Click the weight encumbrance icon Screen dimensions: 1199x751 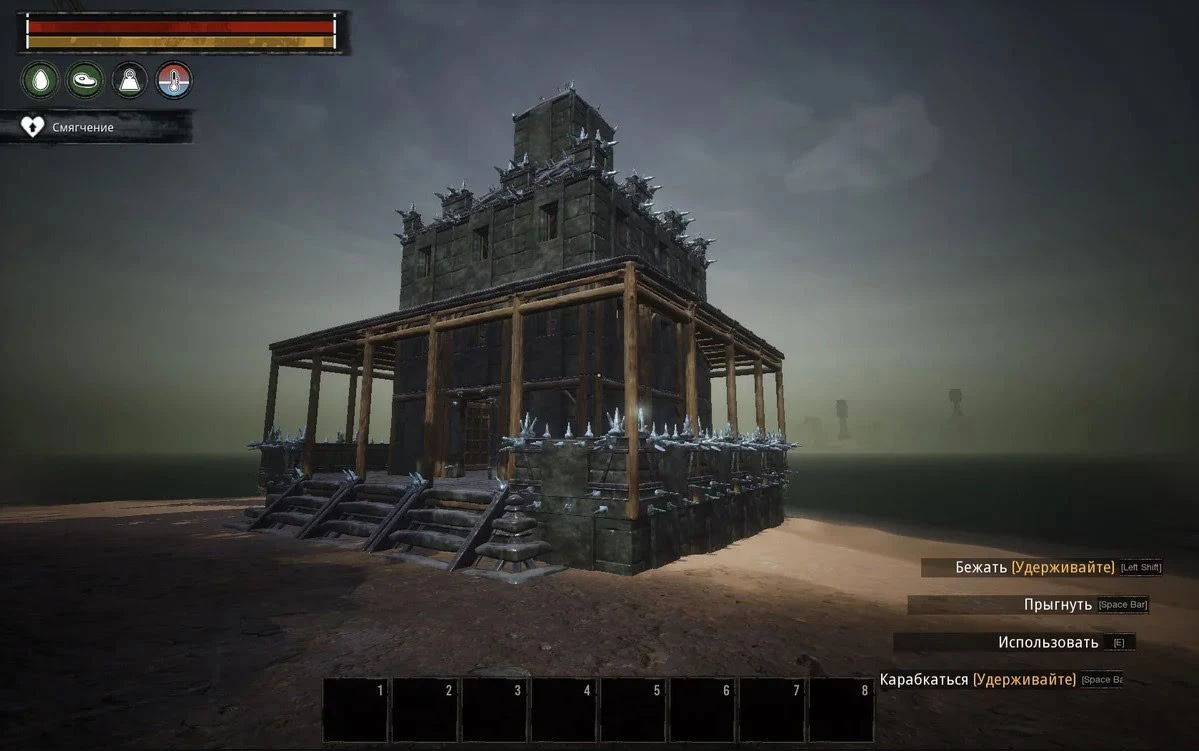point(130,80)
